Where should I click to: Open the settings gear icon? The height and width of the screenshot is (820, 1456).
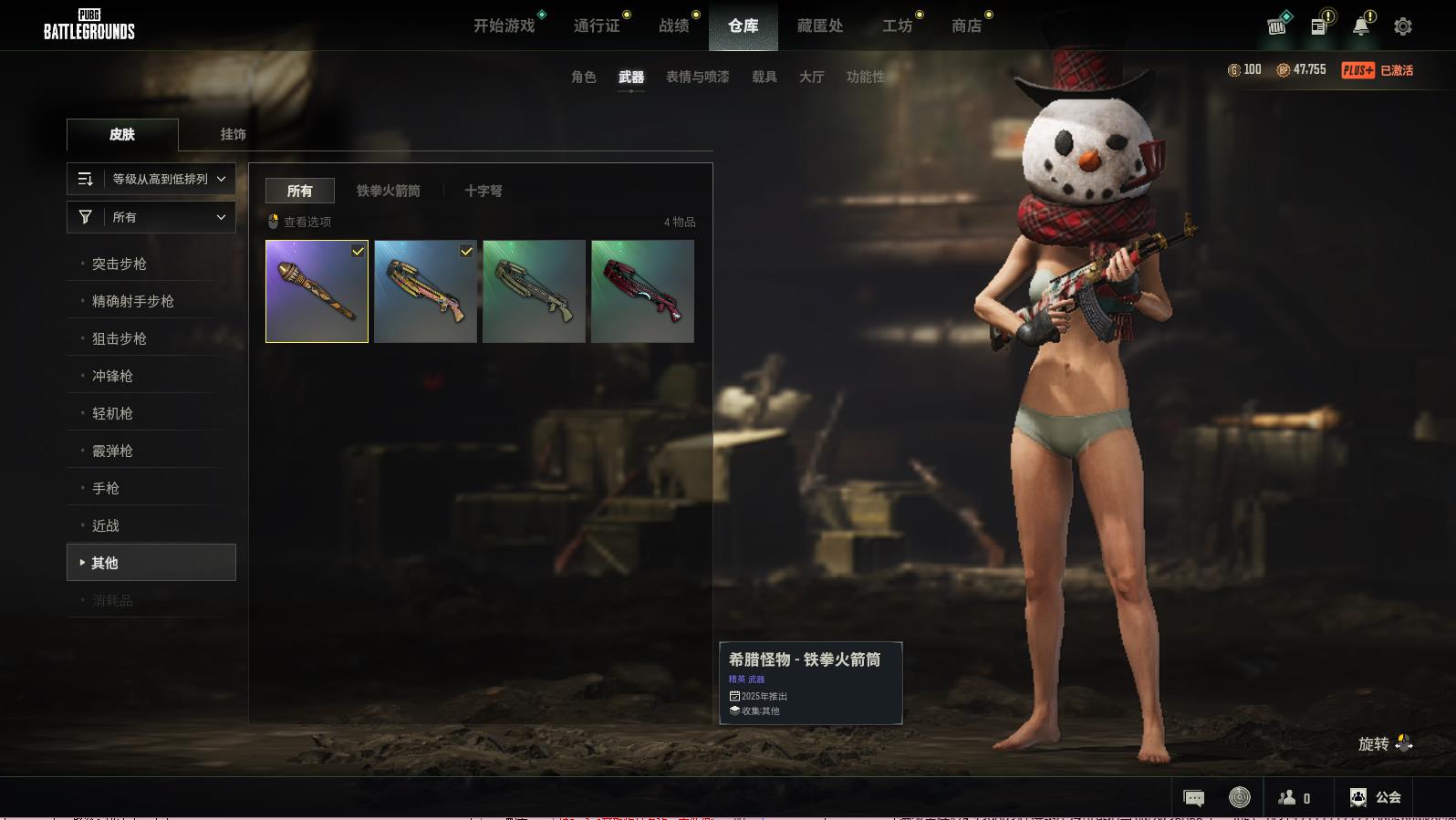point(1403,26)
